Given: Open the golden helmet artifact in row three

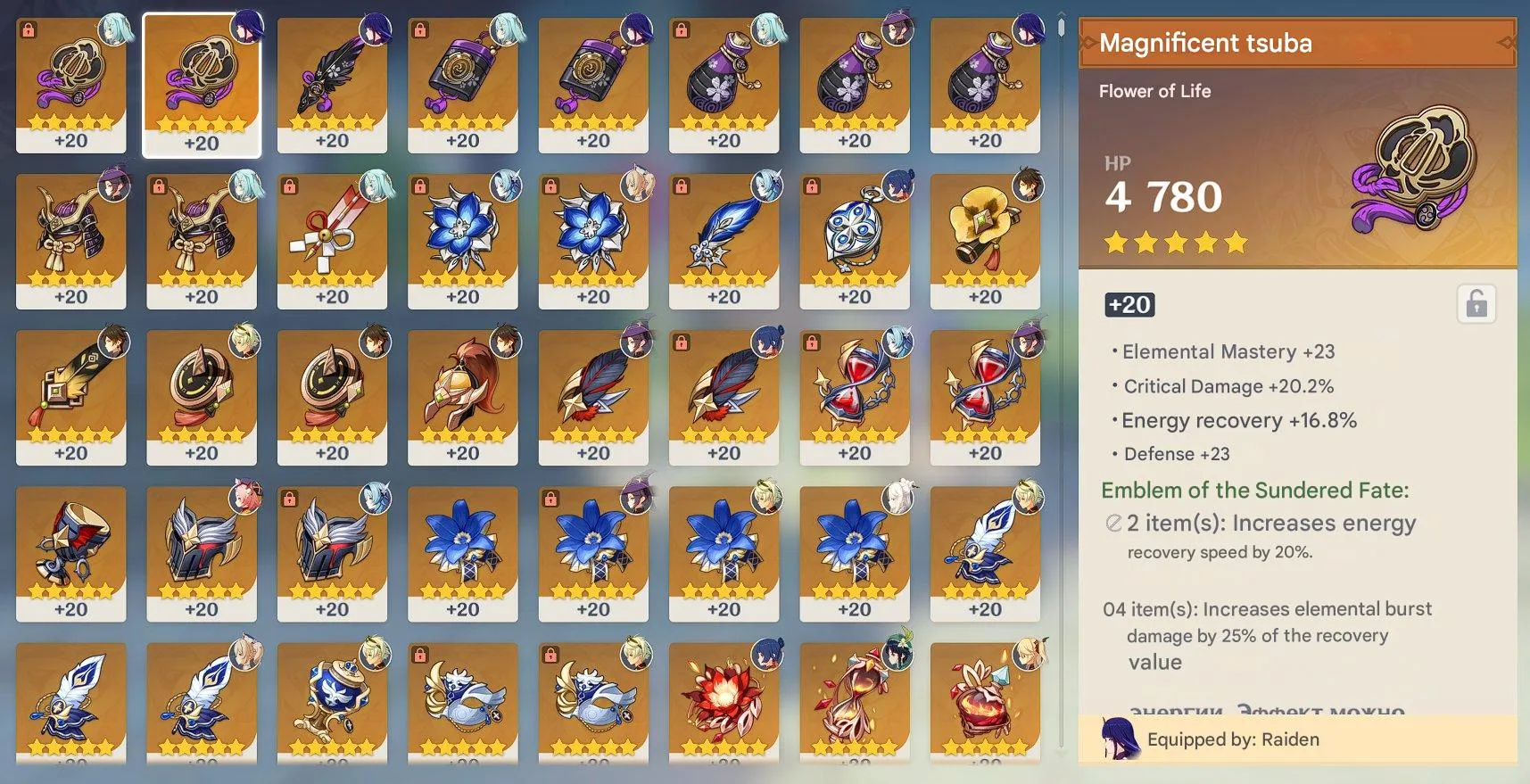Looking at the screenshot, I should tap(464, 392).
